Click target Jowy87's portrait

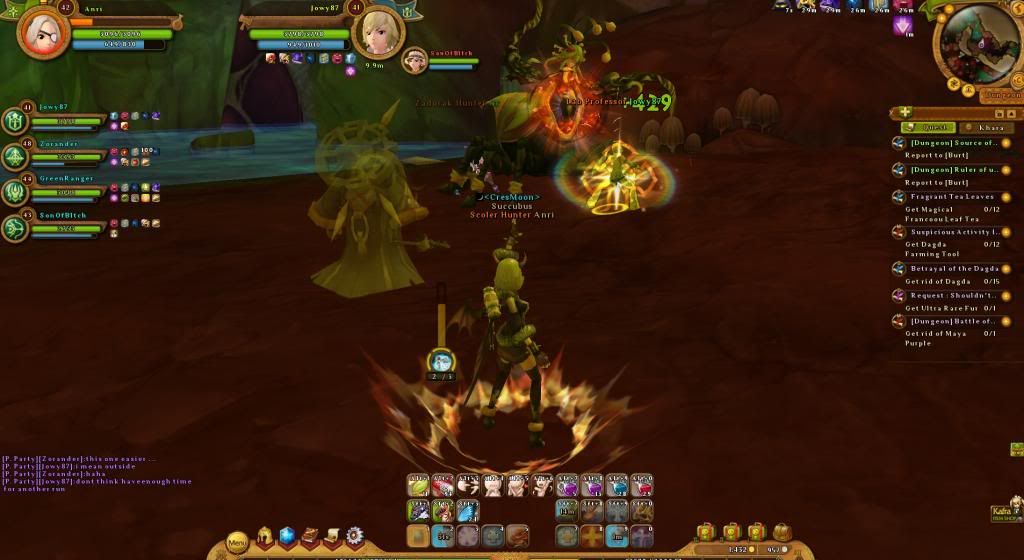tap(380, 32)
